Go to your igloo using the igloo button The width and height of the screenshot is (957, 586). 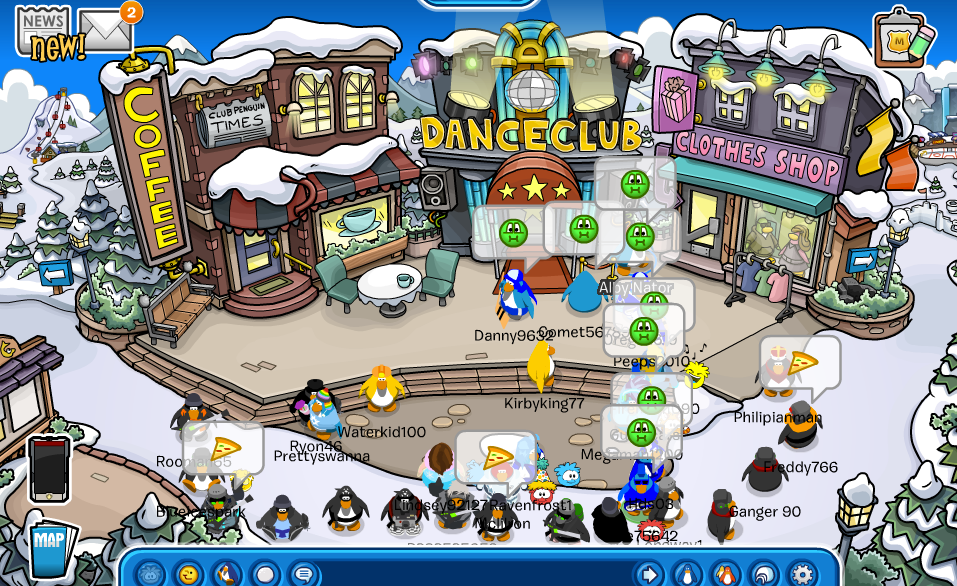pyautogui.click(x=764, y=574)
